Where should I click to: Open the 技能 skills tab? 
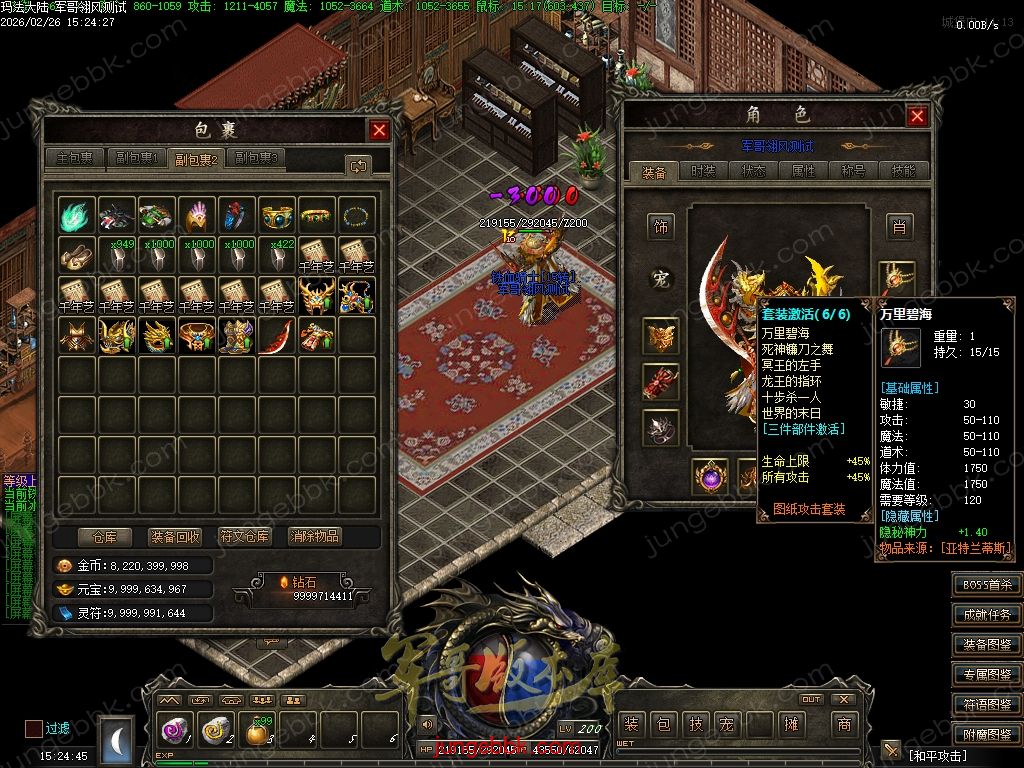(903, 171)
